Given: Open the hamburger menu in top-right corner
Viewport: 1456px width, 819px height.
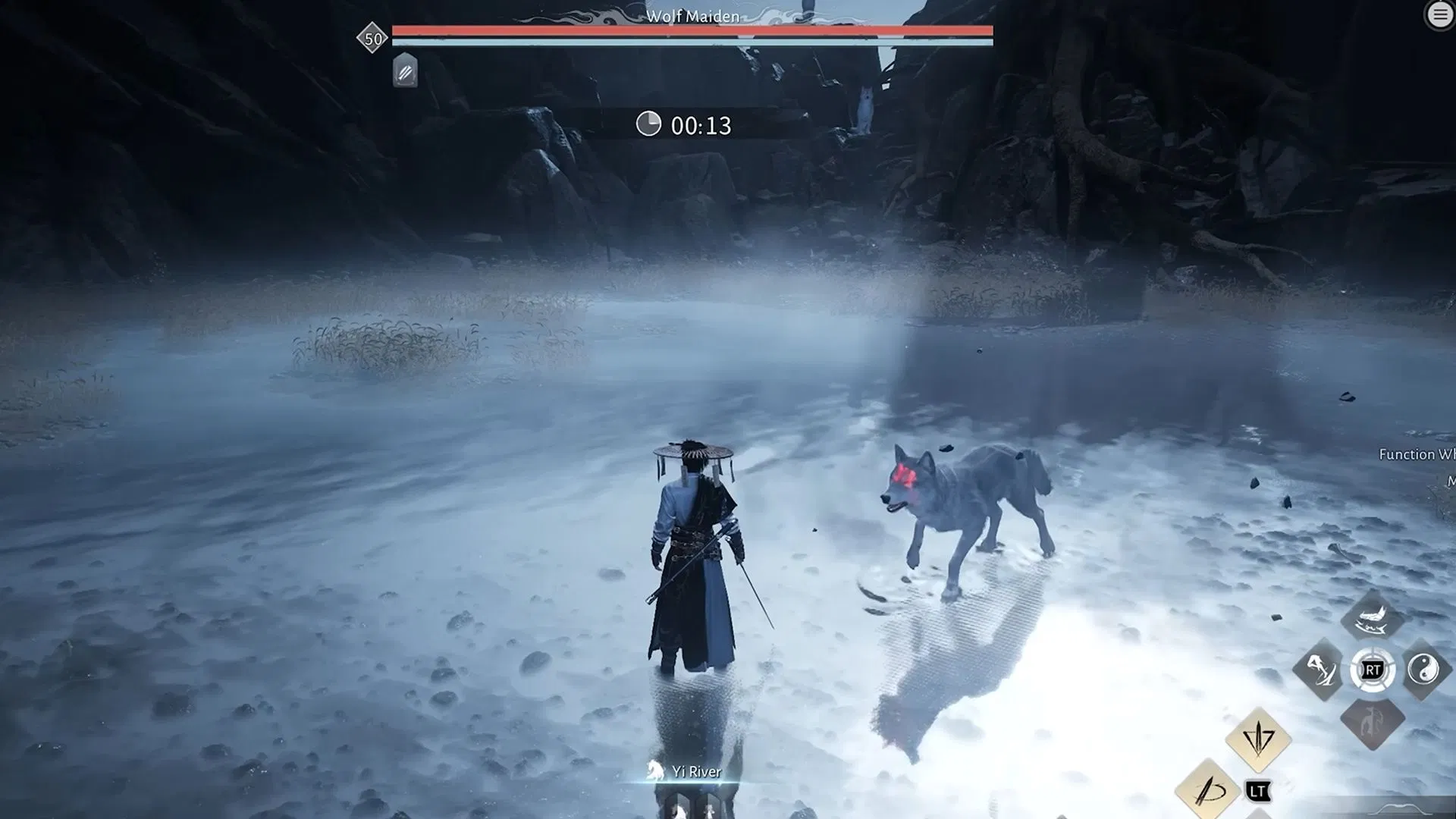Looking at the screenshot, I should 1439,14.
